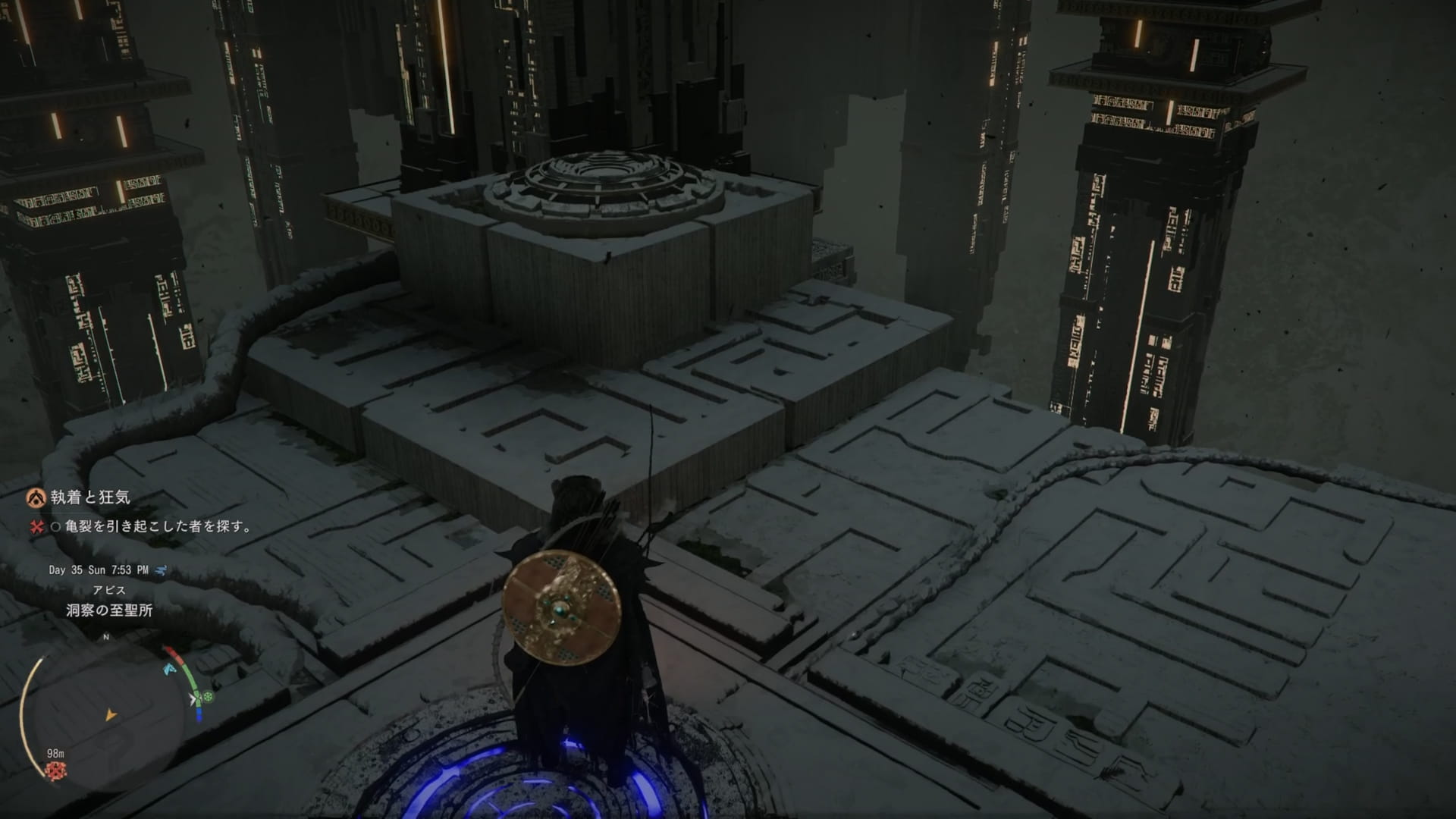The height and width of the screenshot is (819, 1456).
Task: Select the objective 亀裂を引き起こした者を探す
Action: click(151, 526)
